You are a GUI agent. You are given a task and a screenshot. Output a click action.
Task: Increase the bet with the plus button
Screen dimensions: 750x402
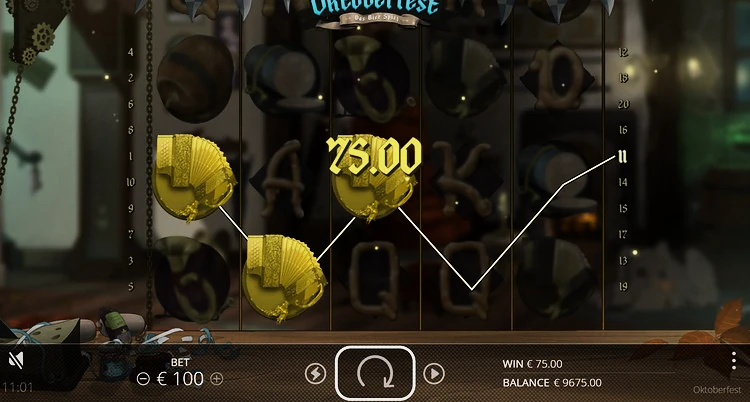coord(217,379)
